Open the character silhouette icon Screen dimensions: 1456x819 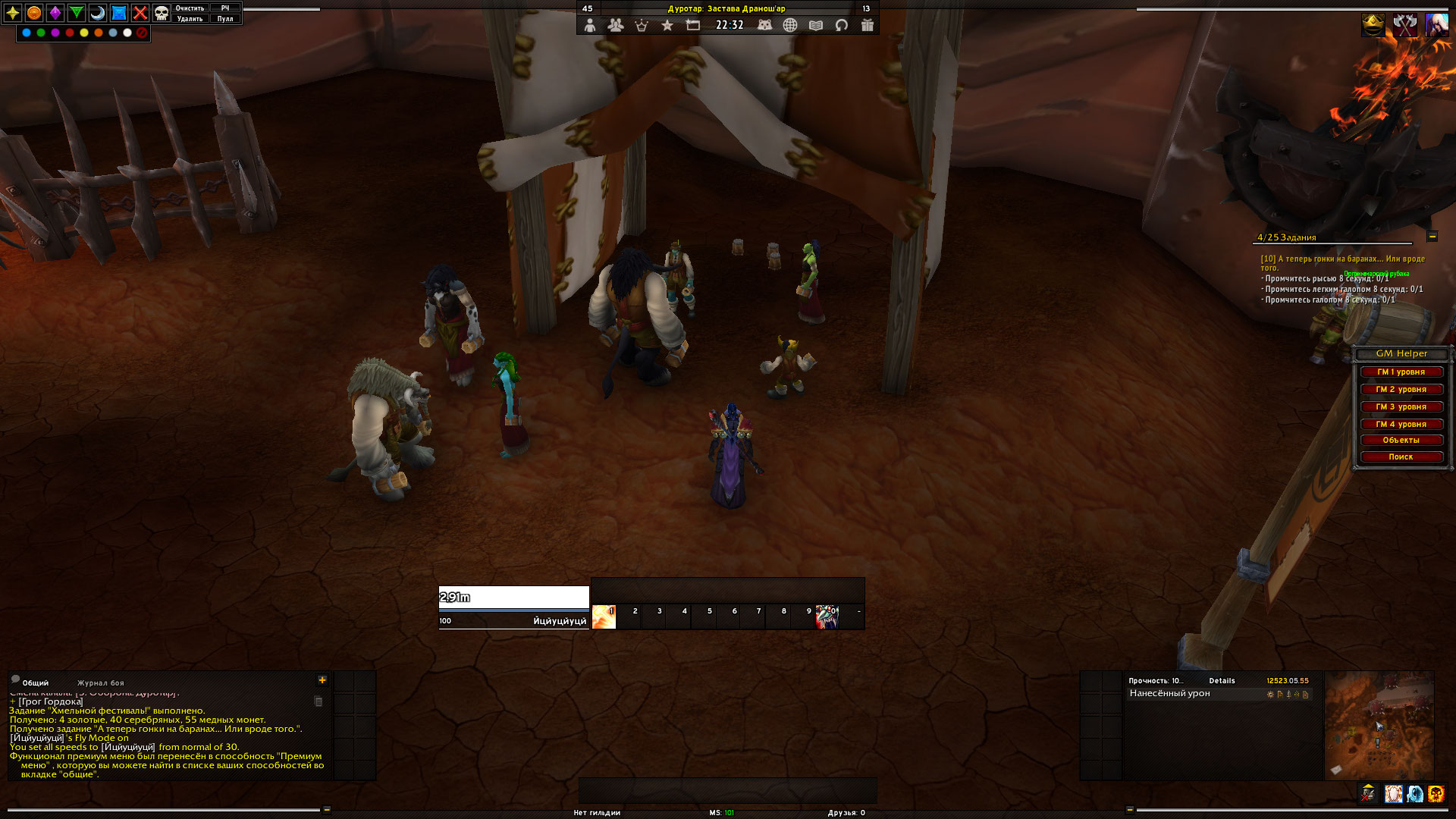590,25
